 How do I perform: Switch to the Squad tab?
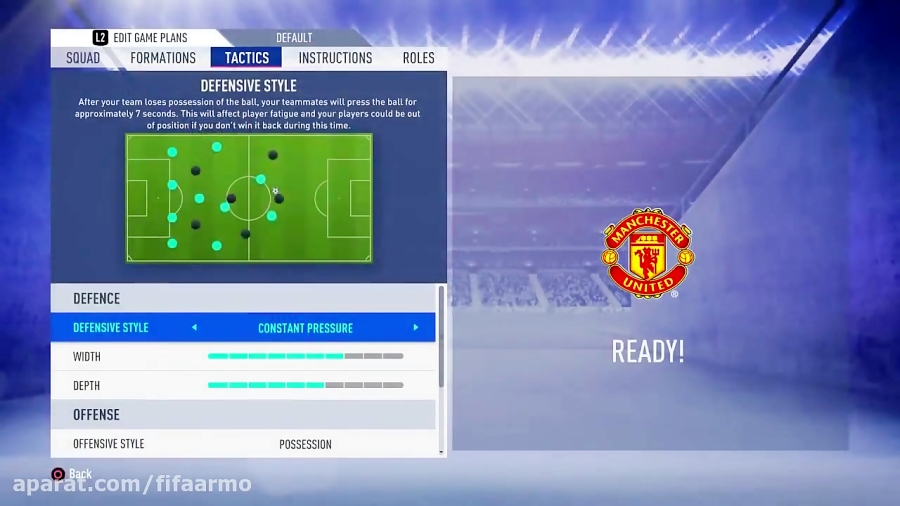[x=83, y=58]
